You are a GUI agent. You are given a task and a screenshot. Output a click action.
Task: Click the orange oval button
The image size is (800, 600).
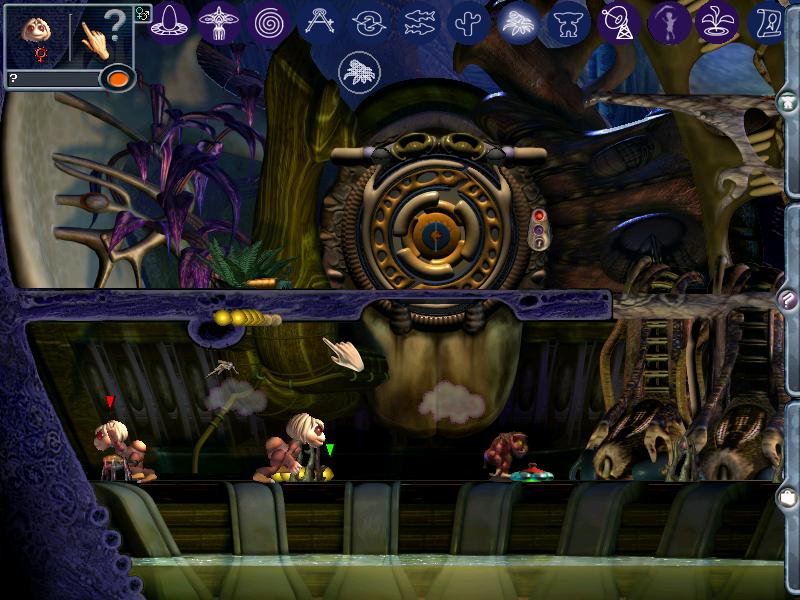point(118,78)
